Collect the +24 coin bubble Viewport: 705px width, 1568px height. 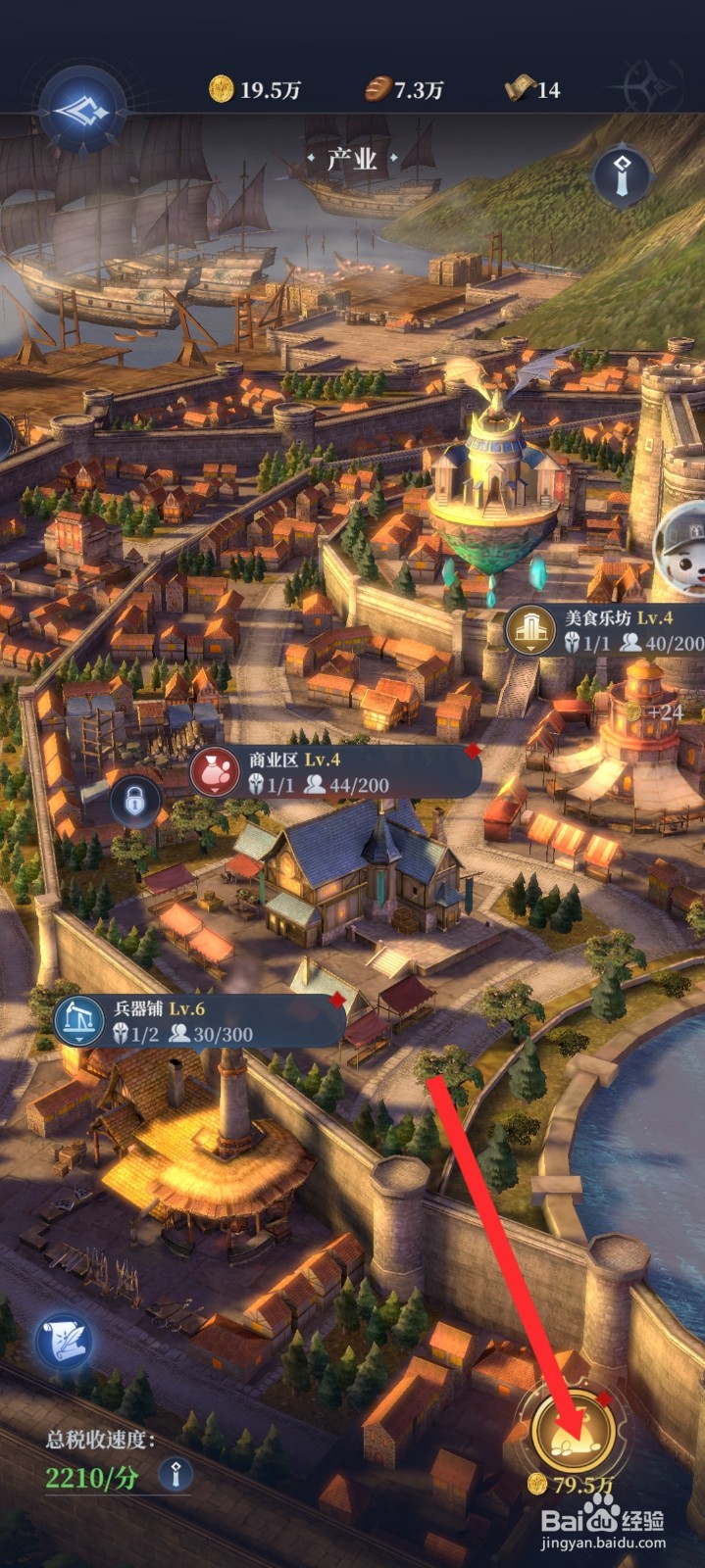click(x=657, y=712)
